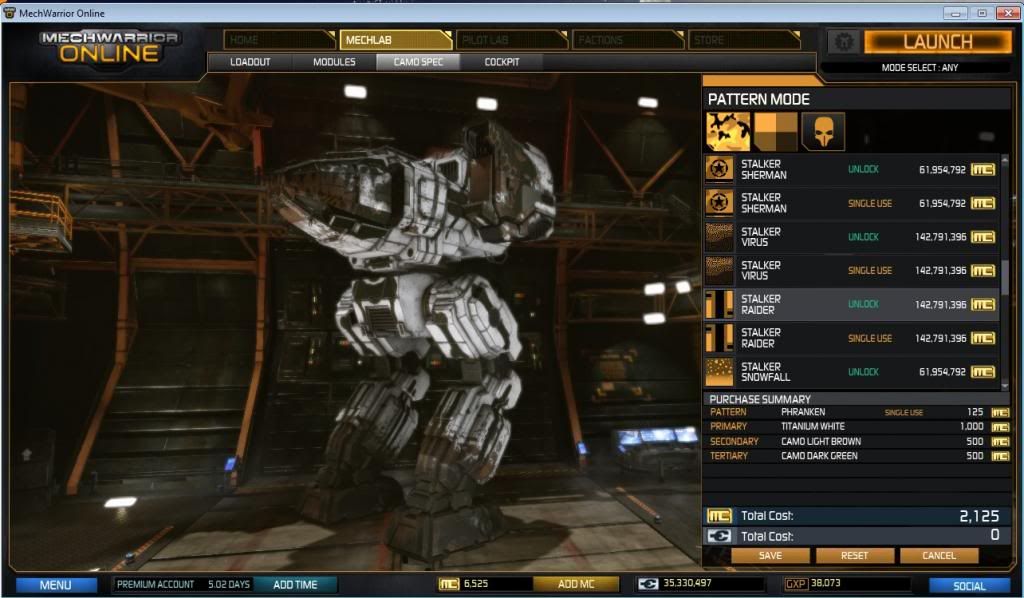Viewport: 1024px width, 598px height.
Task: Launch the match with the LAUNCH button
Action: (937, 41)
